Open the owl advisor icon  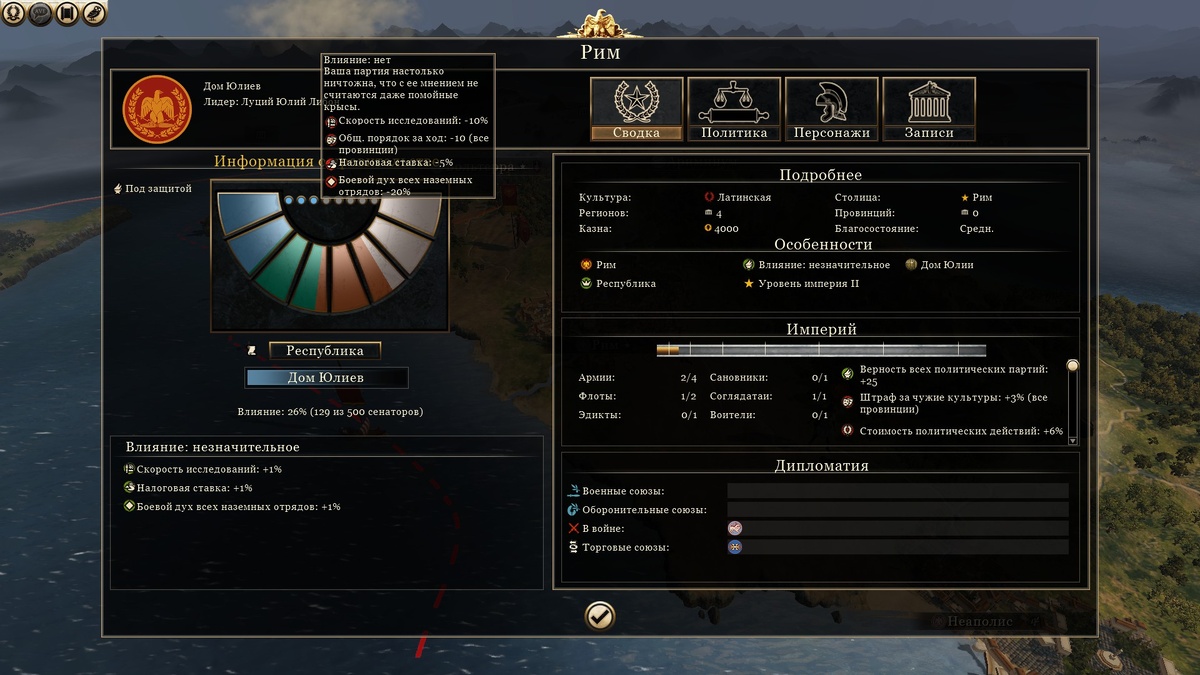point(93,14)
